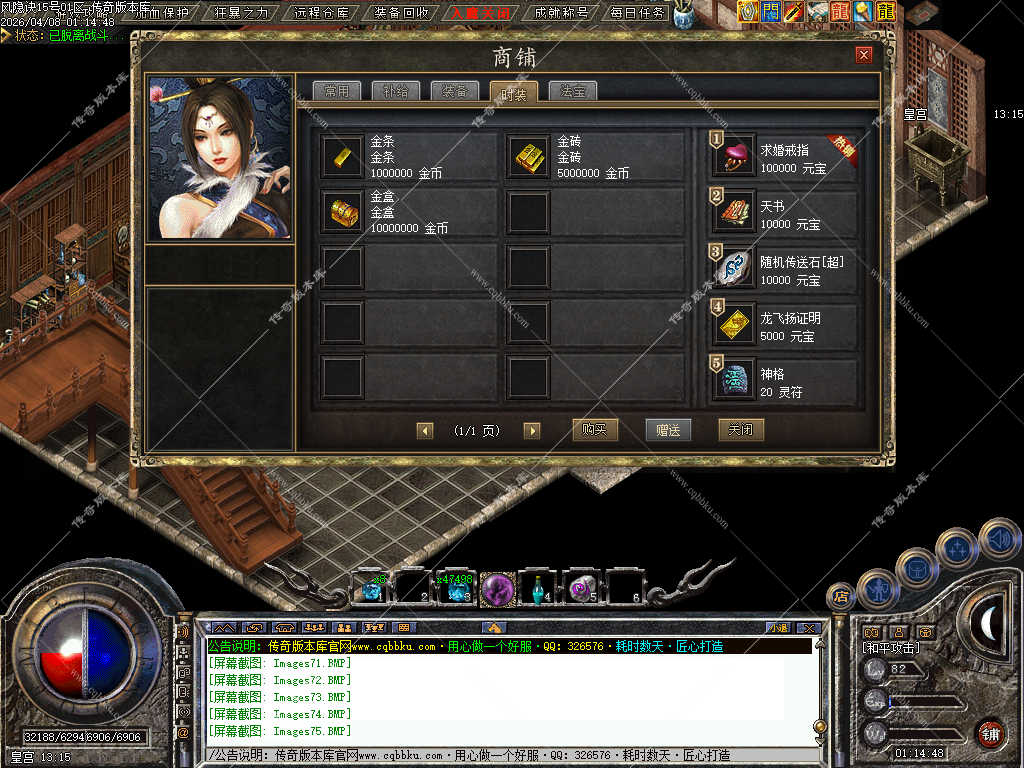1024x768 pixels.
Task: Select the 金条 gold bar item
Action: pyautogui.click(x=343, y=156)
